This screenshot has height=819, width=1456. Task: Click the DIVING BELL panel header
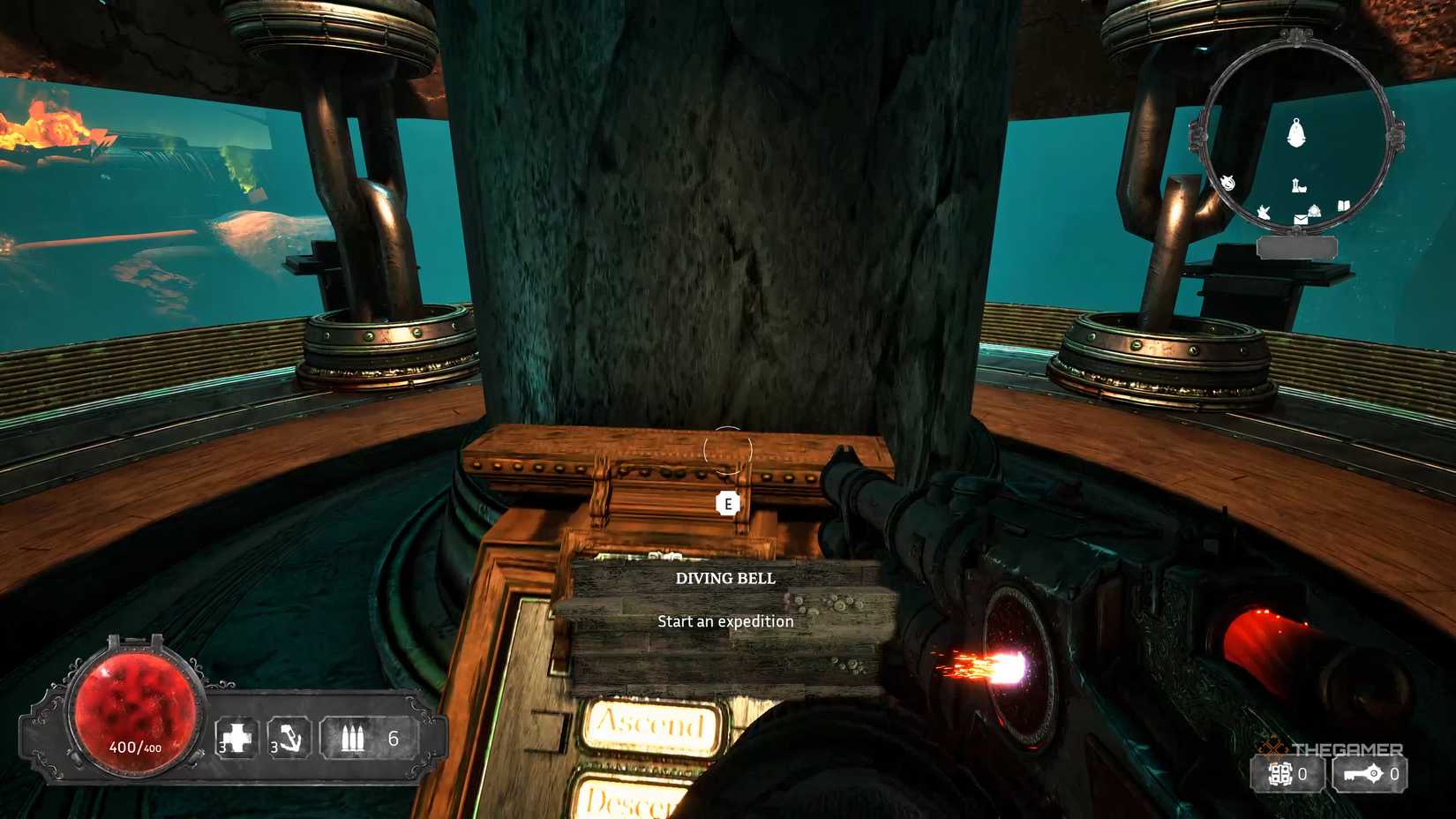pos(725,579)
